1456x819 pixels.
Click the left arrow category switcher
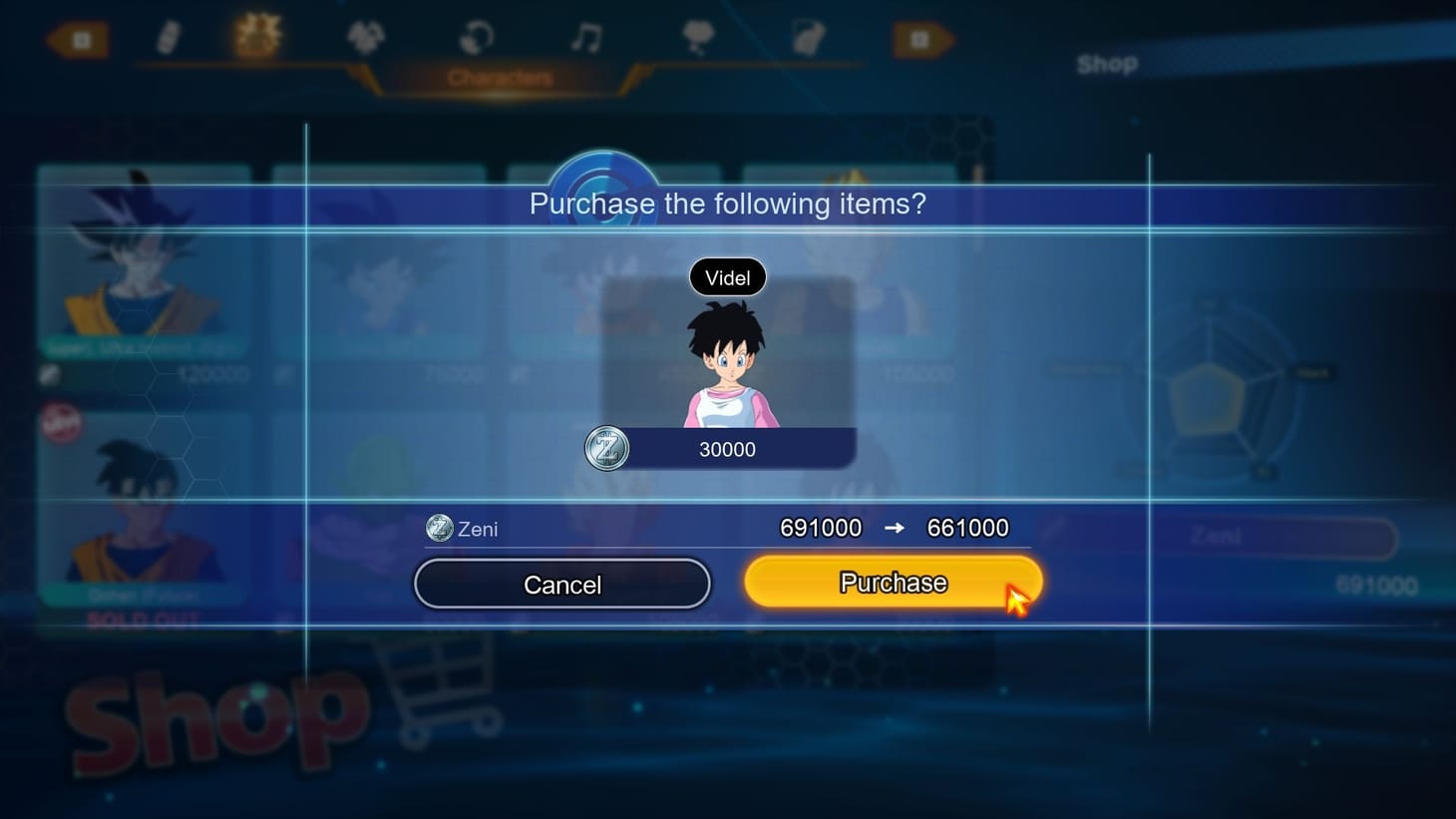click(x=78, y=40)
